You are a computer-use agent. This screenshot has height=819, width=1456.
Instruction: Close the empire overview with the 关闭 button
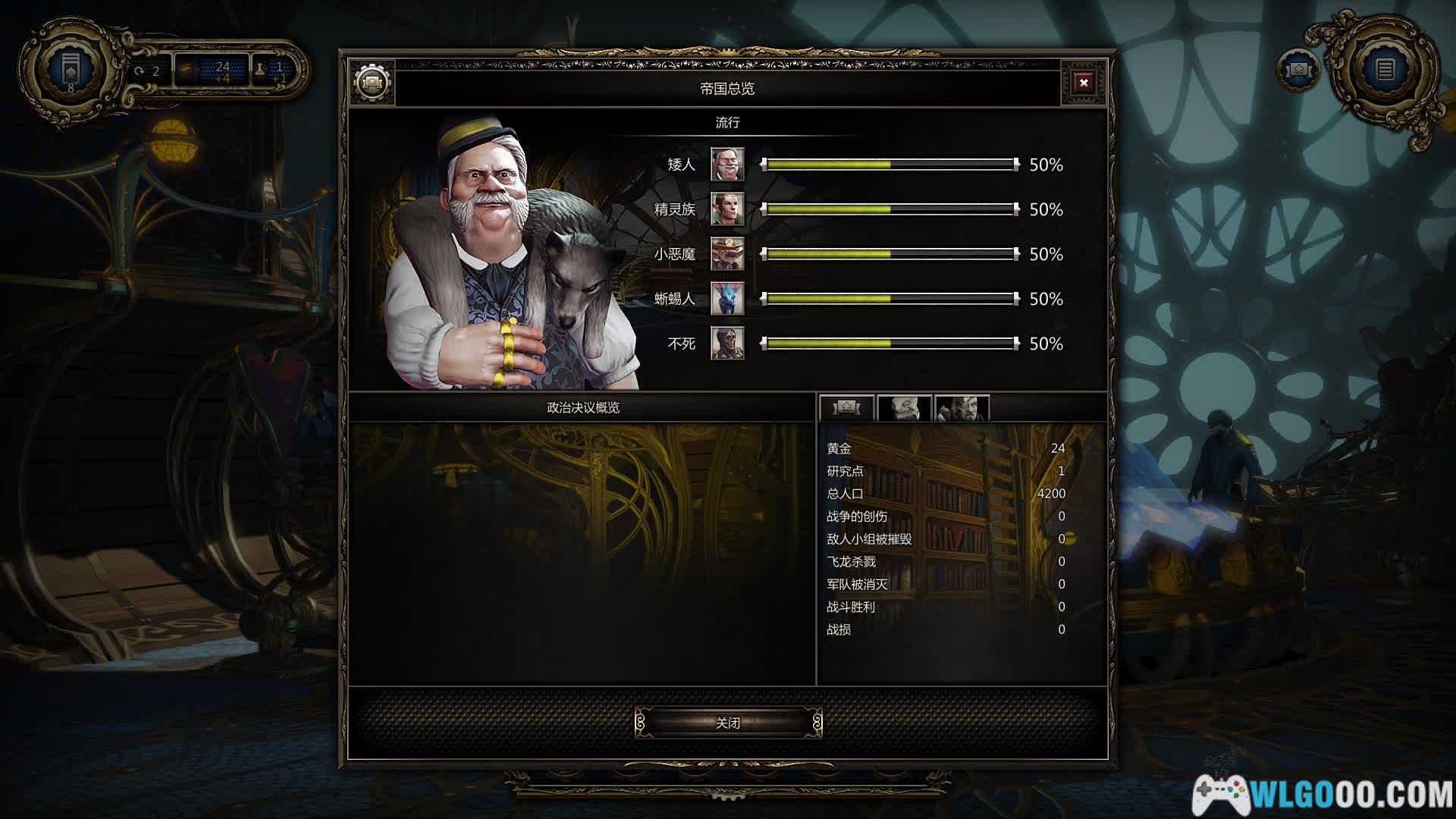click(x=728, y=723)
